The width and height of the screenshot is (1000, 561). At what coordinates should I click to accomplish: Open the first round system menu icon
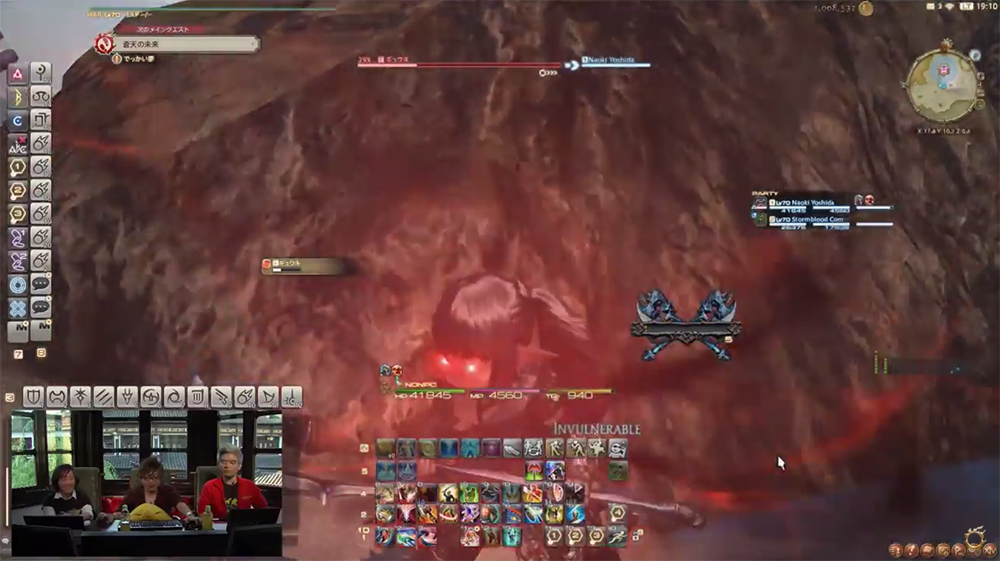[x=897, y=549]
